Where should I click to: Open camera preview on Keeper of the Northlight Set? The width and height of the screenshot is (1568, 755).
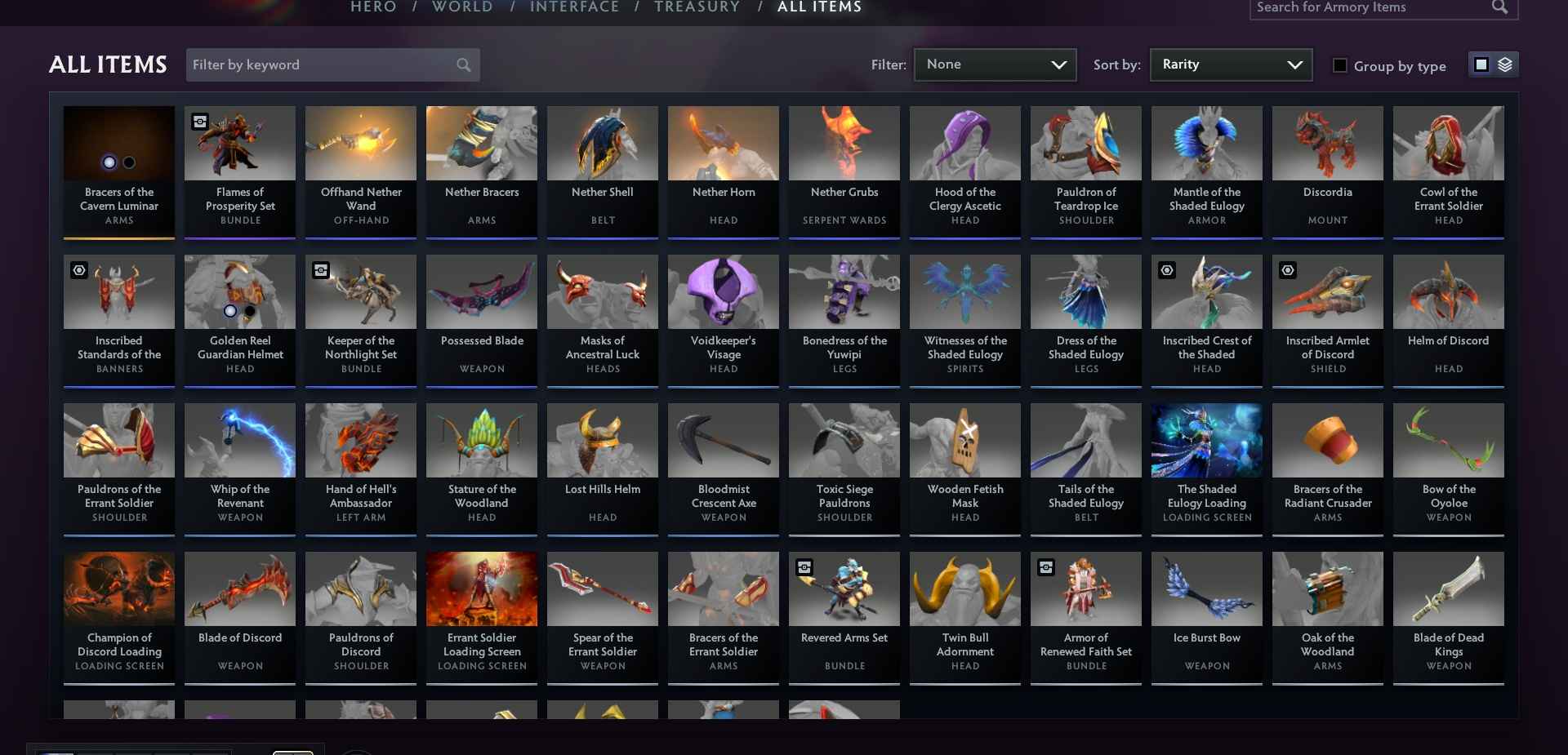(320, 270)
